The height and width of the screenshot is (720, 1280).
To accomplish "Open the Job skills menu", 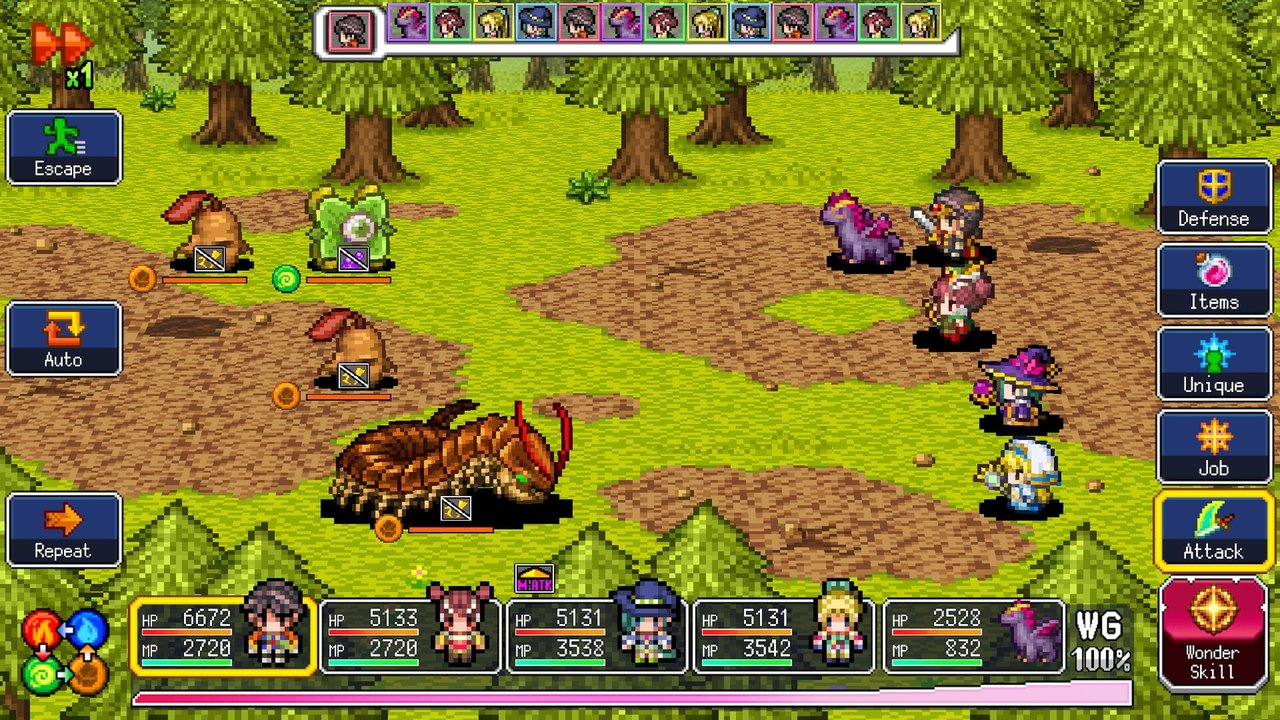I will (x=1213, y=447).
